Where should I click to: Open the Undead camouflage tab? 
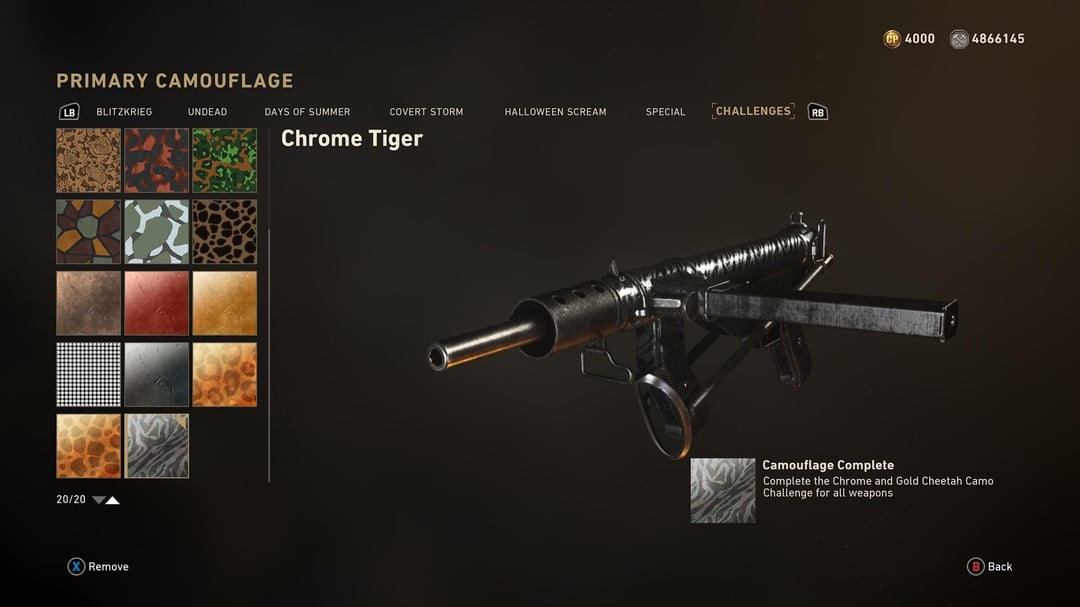(207, 112)
